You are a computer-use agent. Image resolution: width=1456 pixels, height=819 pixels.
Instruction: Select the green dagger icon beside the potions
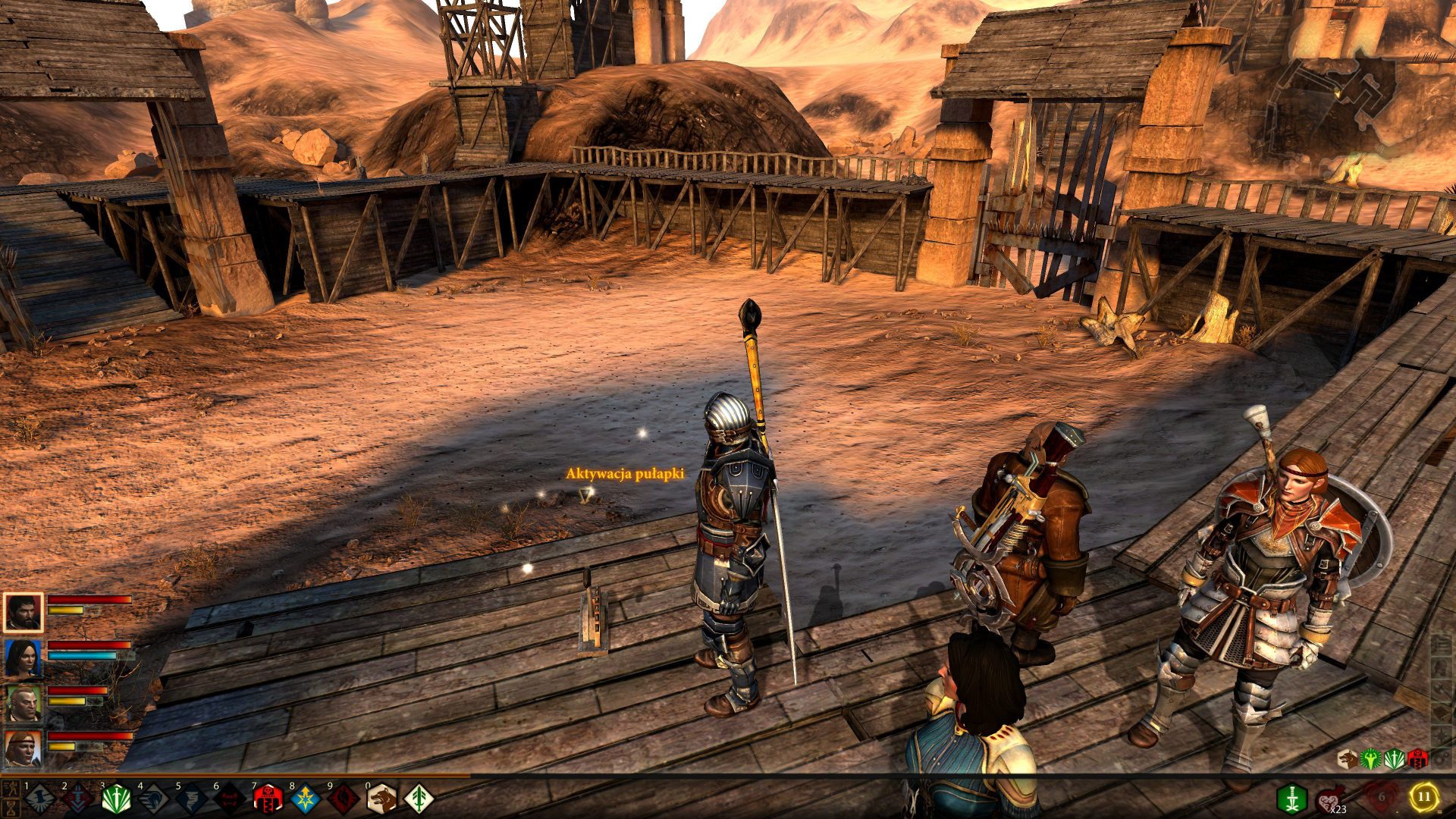pos(1291,799)
